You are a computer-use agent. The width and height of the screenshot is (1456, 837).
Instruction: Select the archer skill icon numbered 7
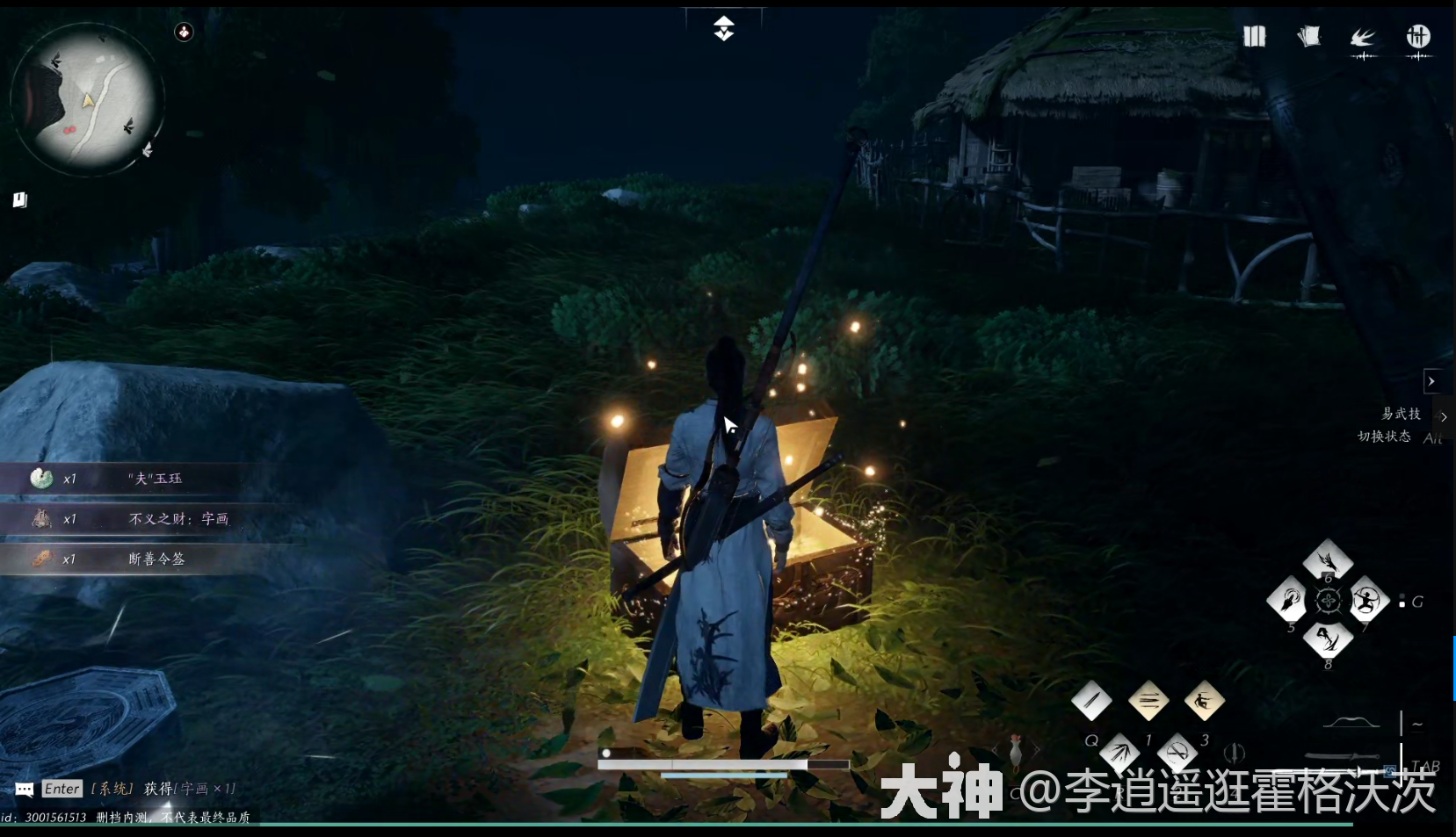(x=1365, y=602)
